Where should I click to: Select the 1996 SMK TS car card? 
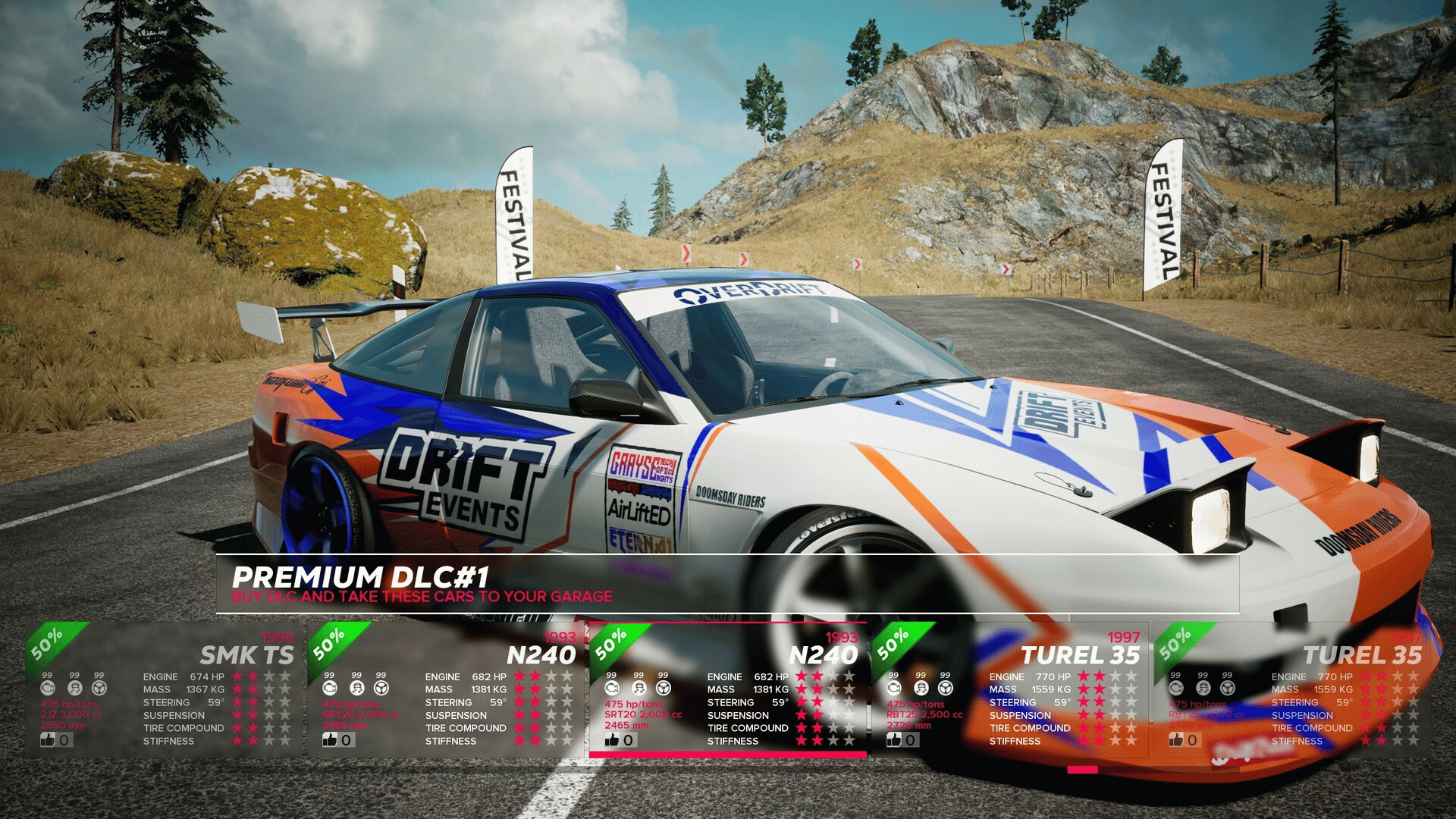tap(163, 689)
